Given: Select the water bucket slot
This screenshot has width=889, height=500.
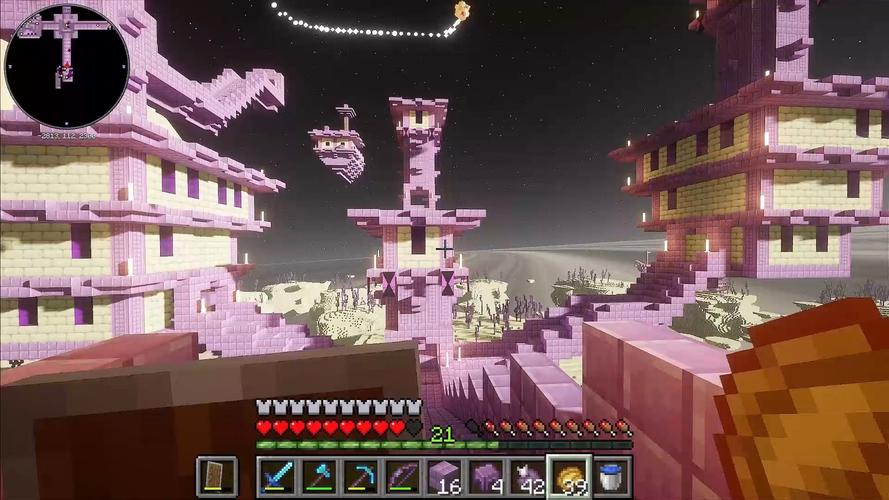Looking at the screenshot, I should click(611, 476).
